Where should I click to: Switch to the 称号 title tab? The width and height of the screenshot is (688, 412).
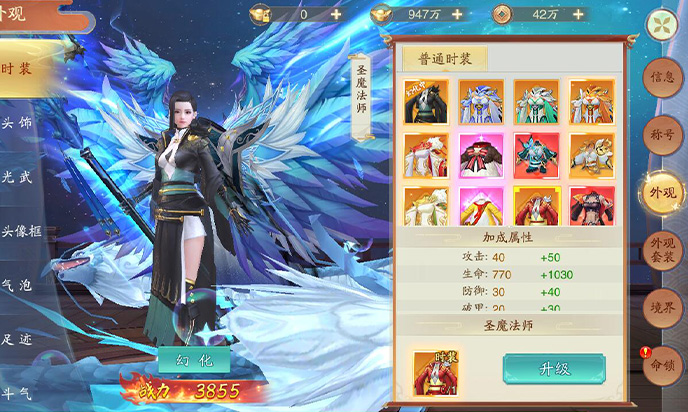pyautogui.click(x=662, y=134)
